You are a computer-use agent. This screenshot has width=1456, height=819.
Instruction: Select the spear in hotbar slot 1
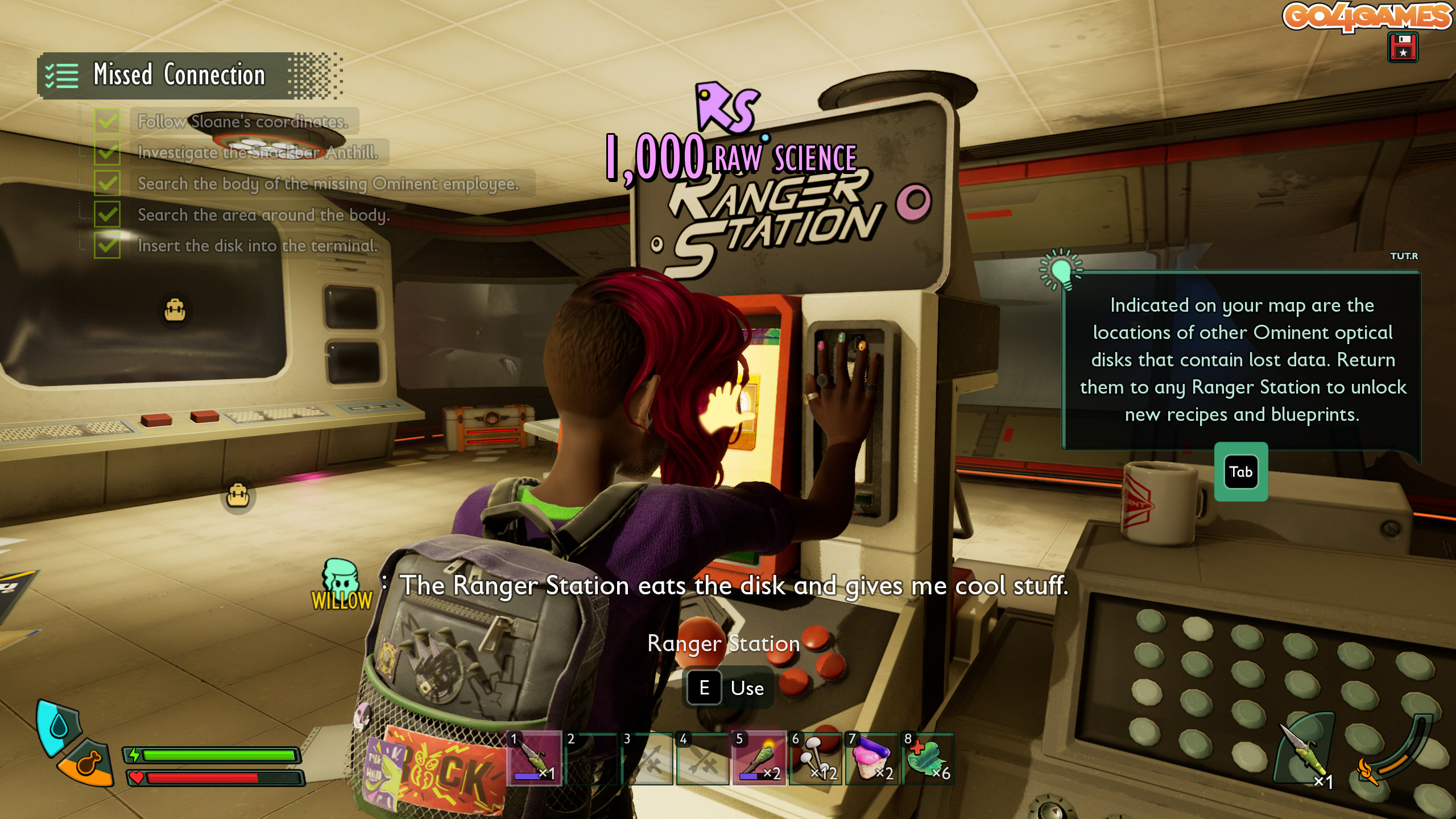coord(534,758)
